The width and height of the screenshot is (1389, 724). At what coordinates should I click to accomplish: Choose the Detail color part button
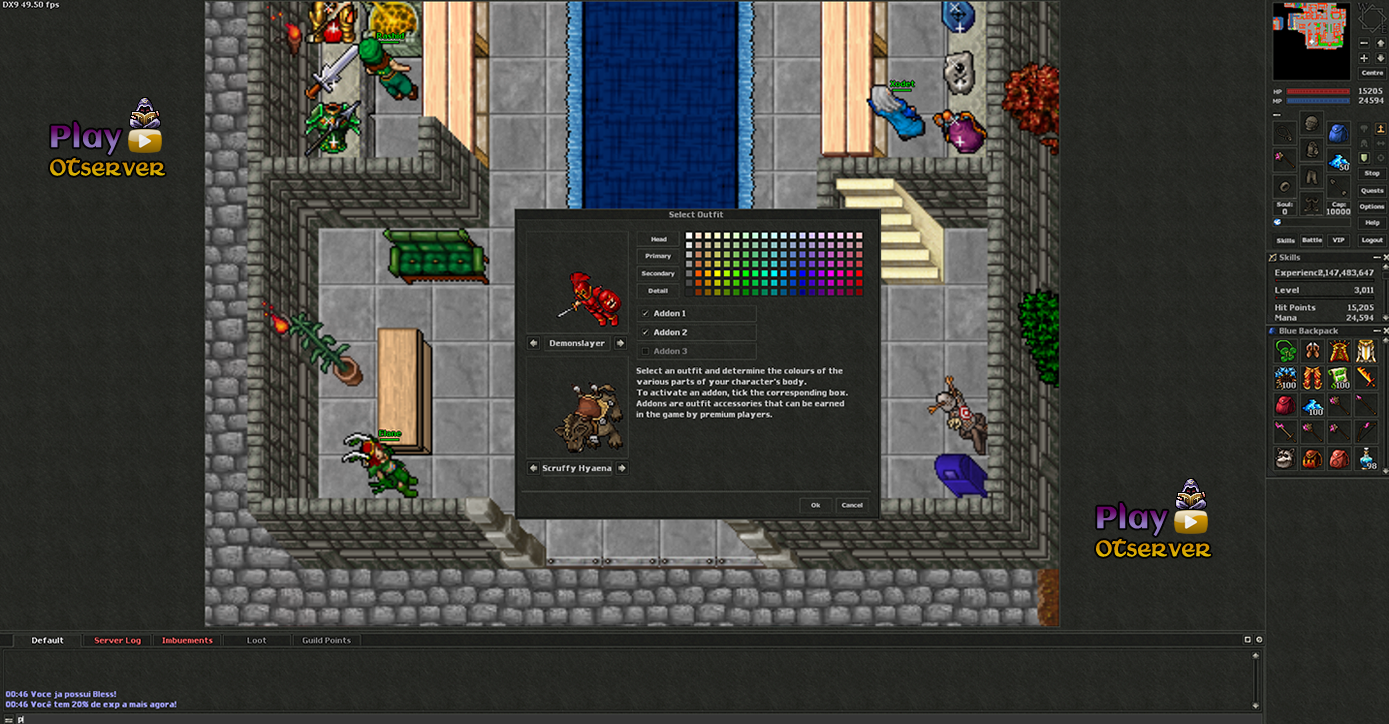[658, 291]
